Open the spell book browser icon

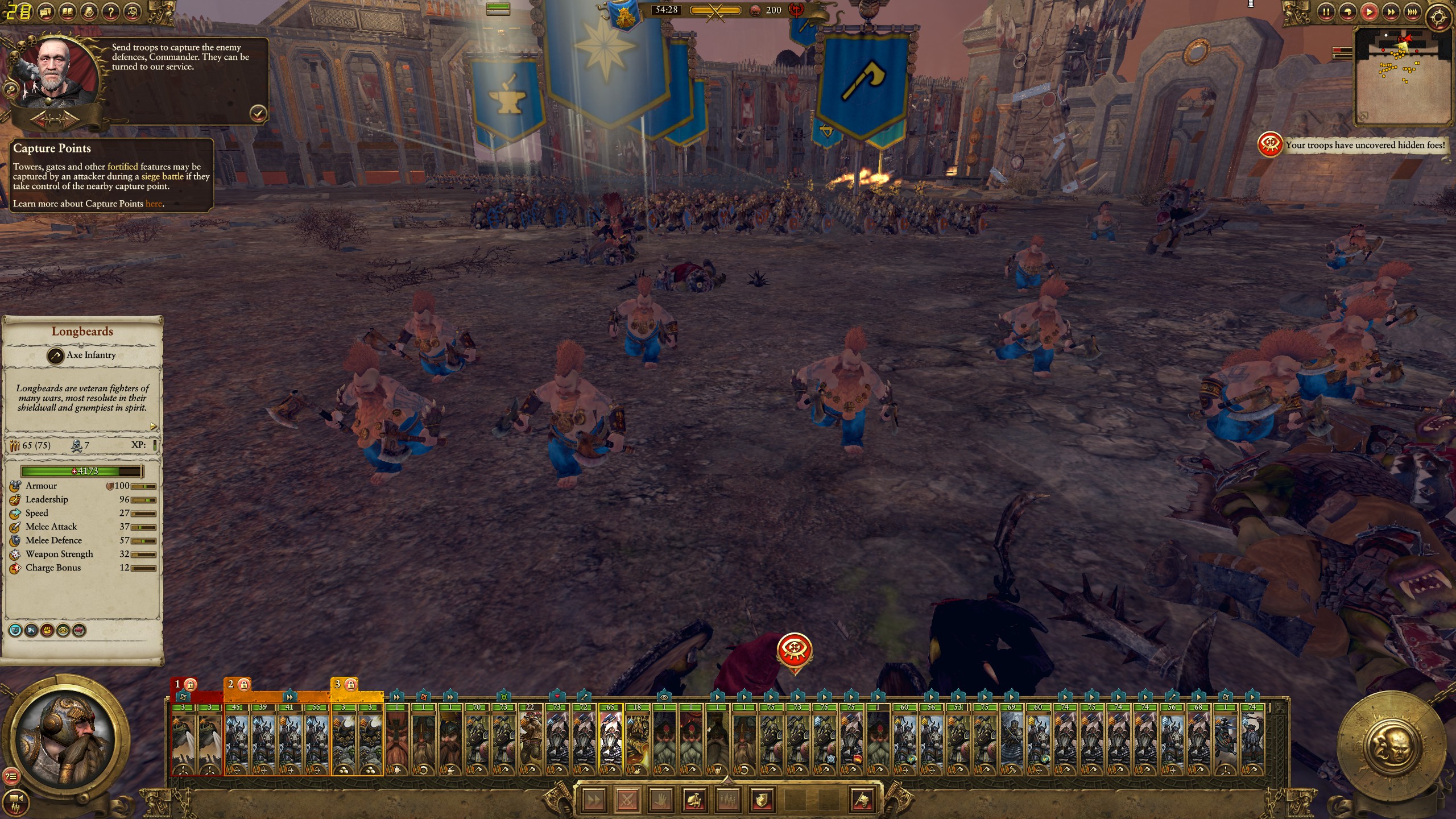point(68,11)
